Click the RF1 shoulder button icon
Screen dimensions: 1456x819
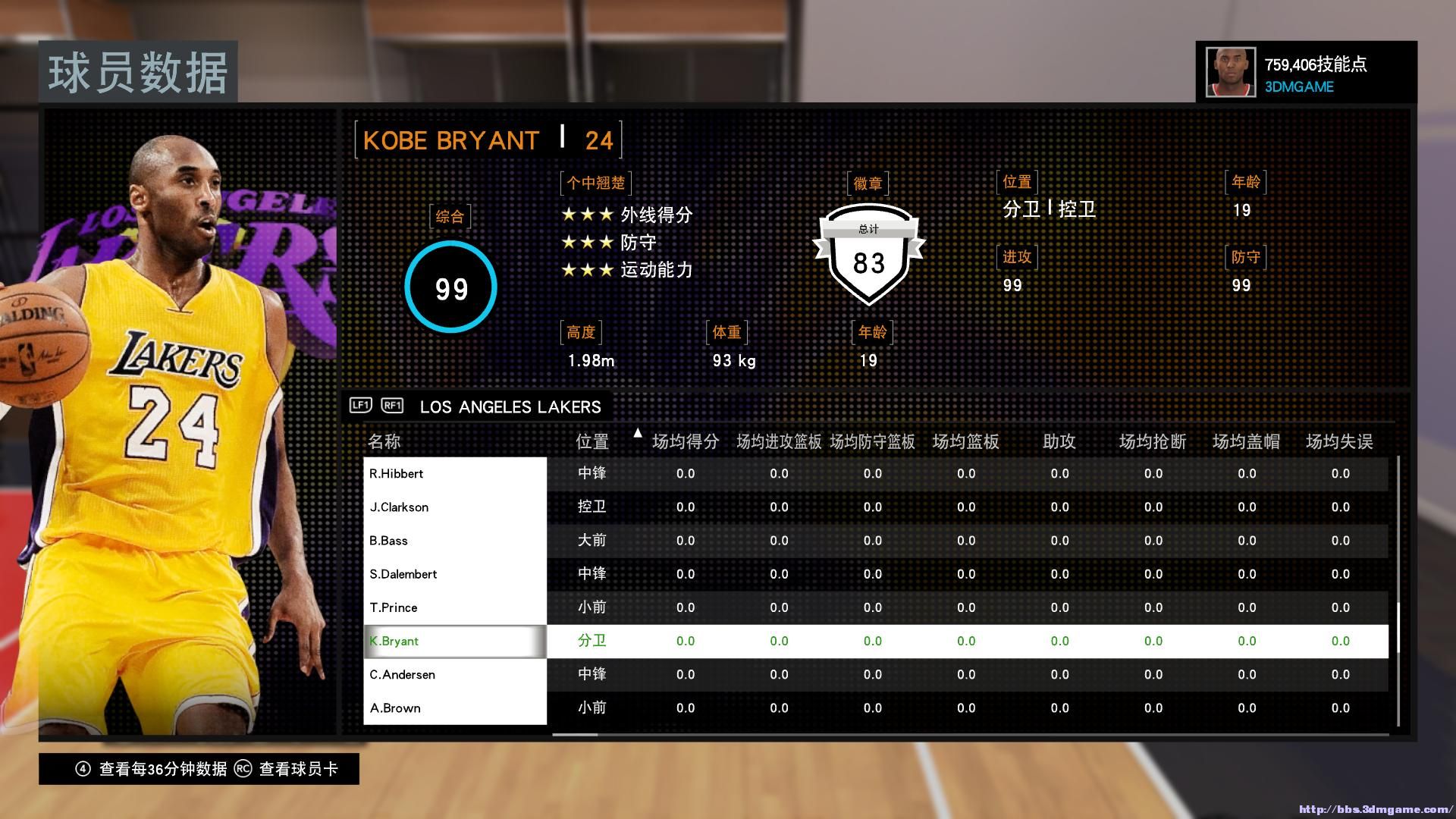(391, 406)
